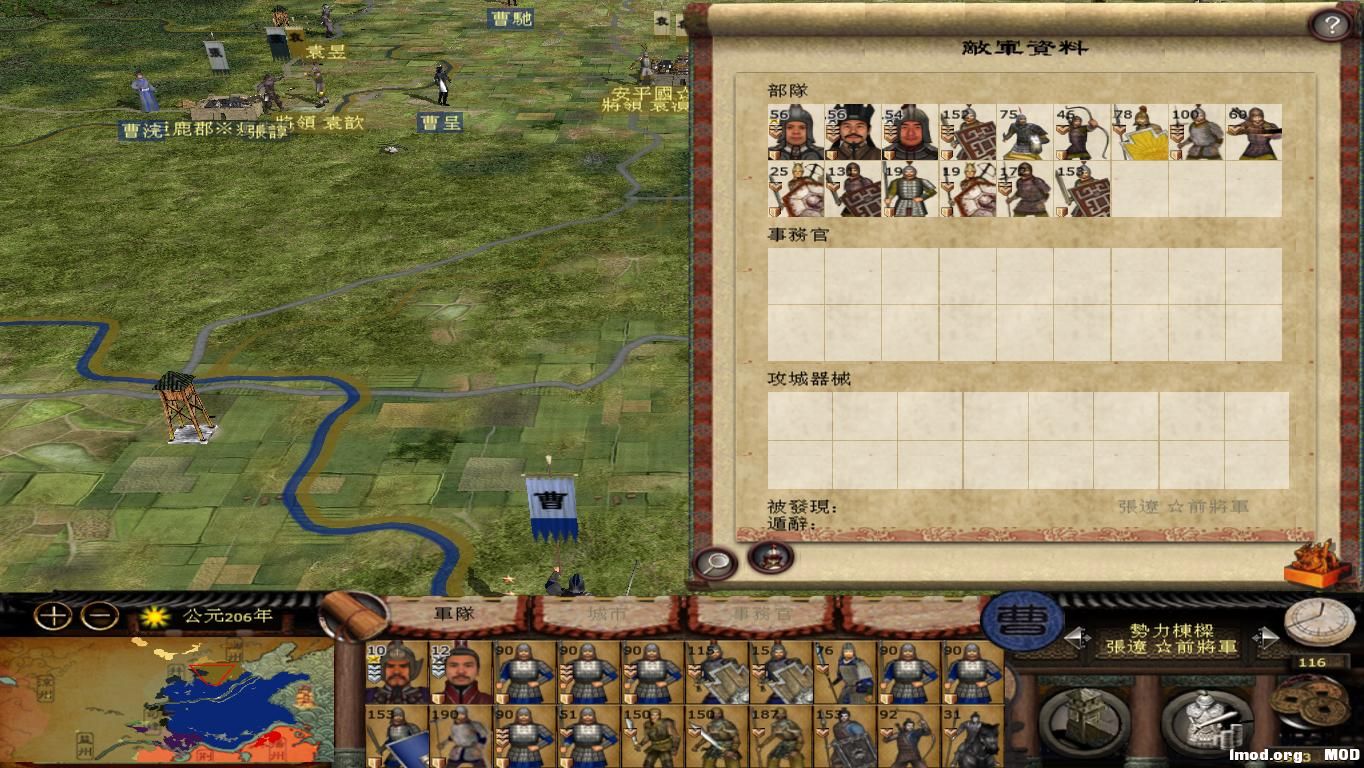Select the first enemy unit card labeled 56
Screen dimensions: 1364x768
[795, 132]
